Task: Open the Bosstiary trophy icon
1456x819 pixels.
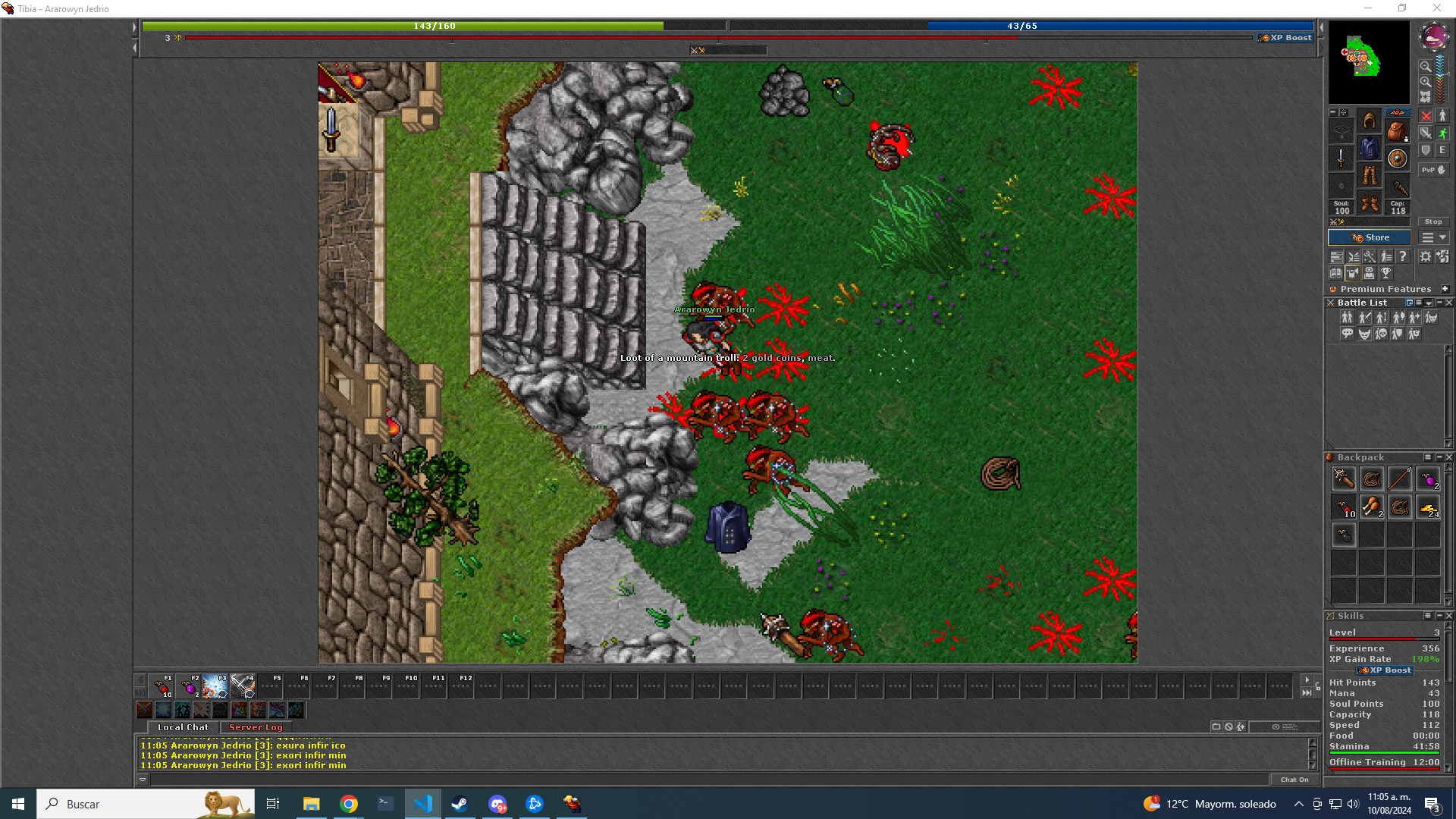Action: (x=1386, y=273)
